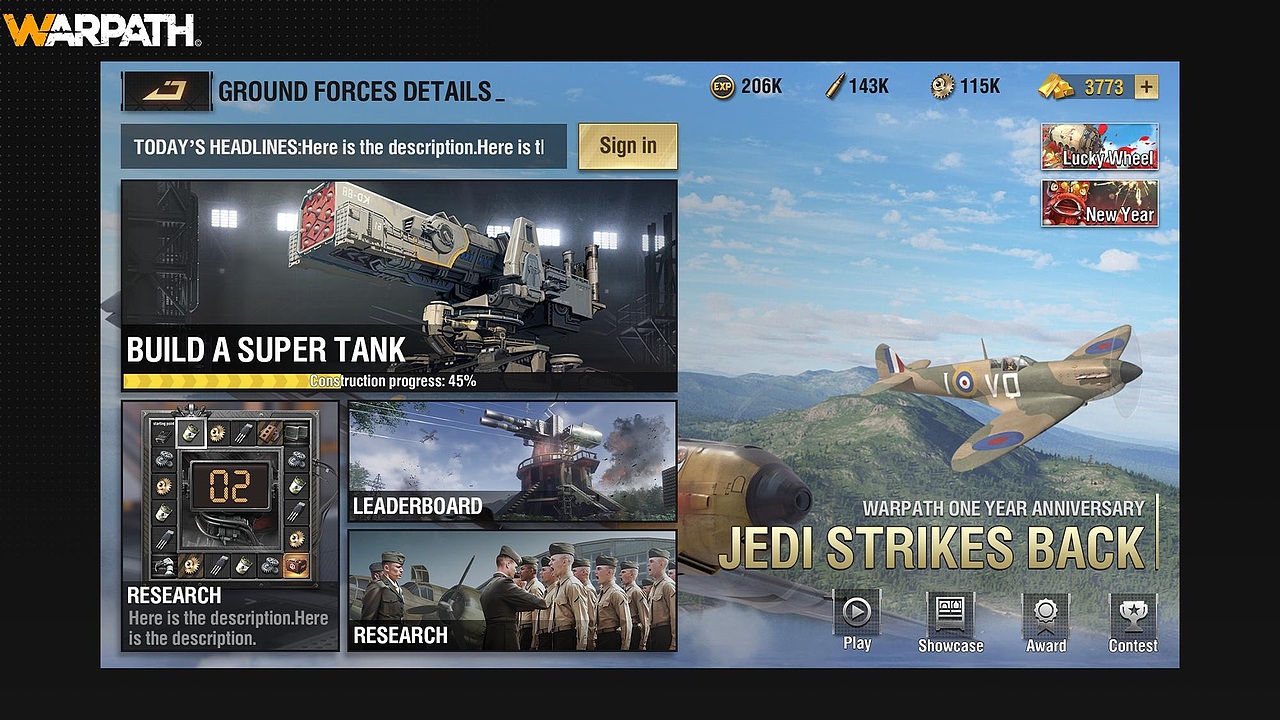
Task: Open the Build a Super Tank banner
Action: (x=399, y=285)
